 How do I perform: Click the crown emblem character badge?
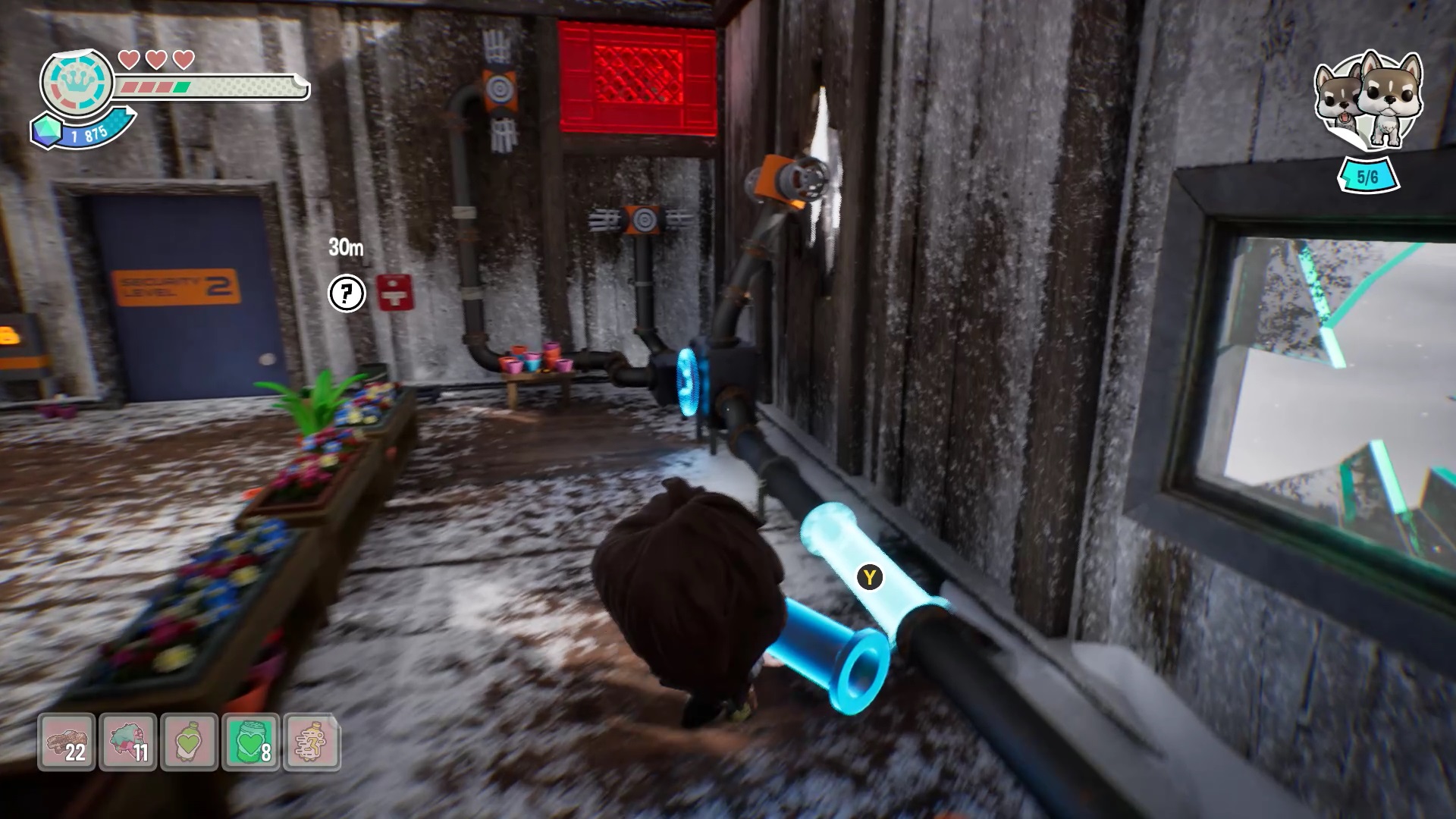pos(77,82)
